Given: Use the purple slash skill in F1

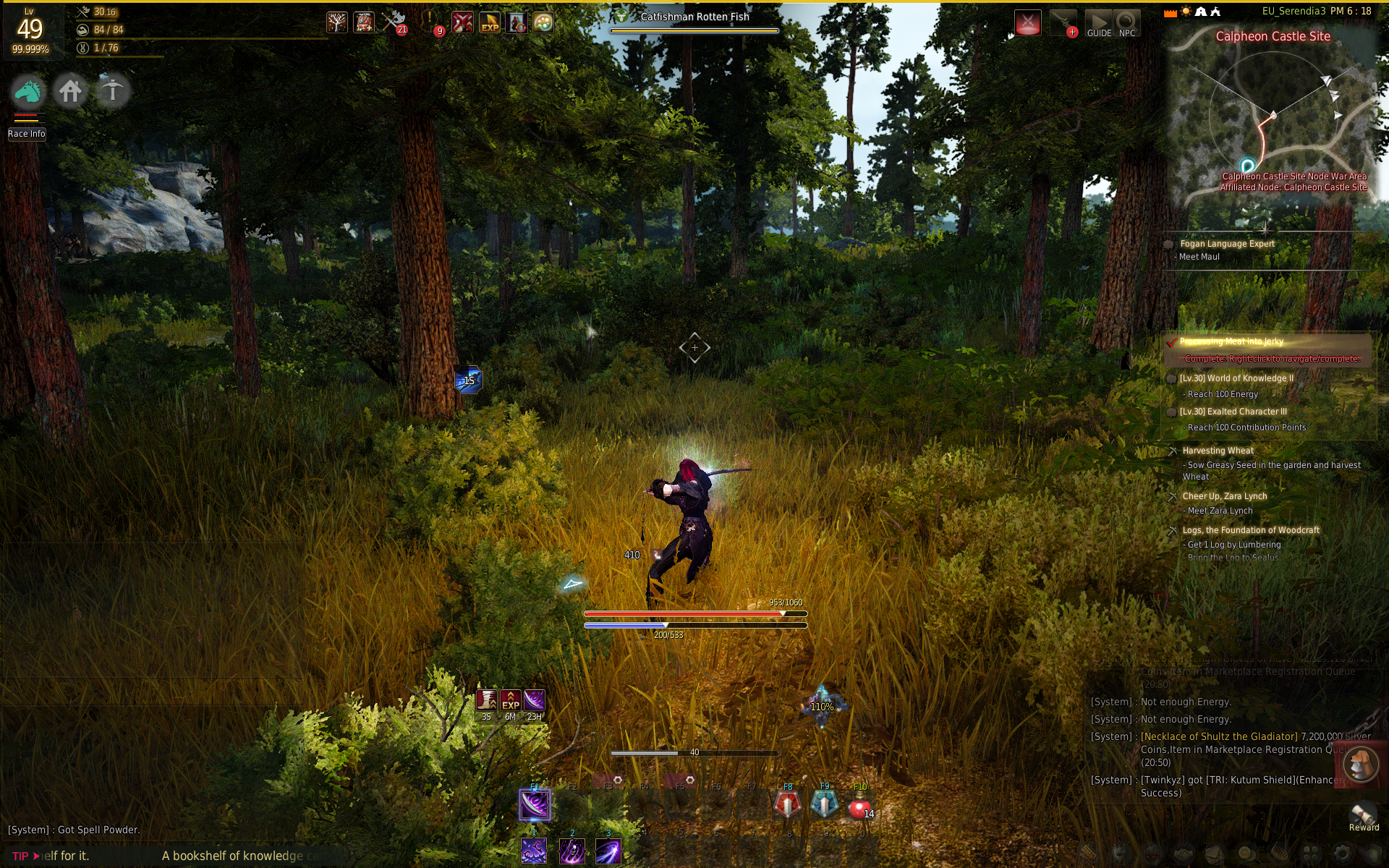Looking at the screenshot, I should 535,805.
